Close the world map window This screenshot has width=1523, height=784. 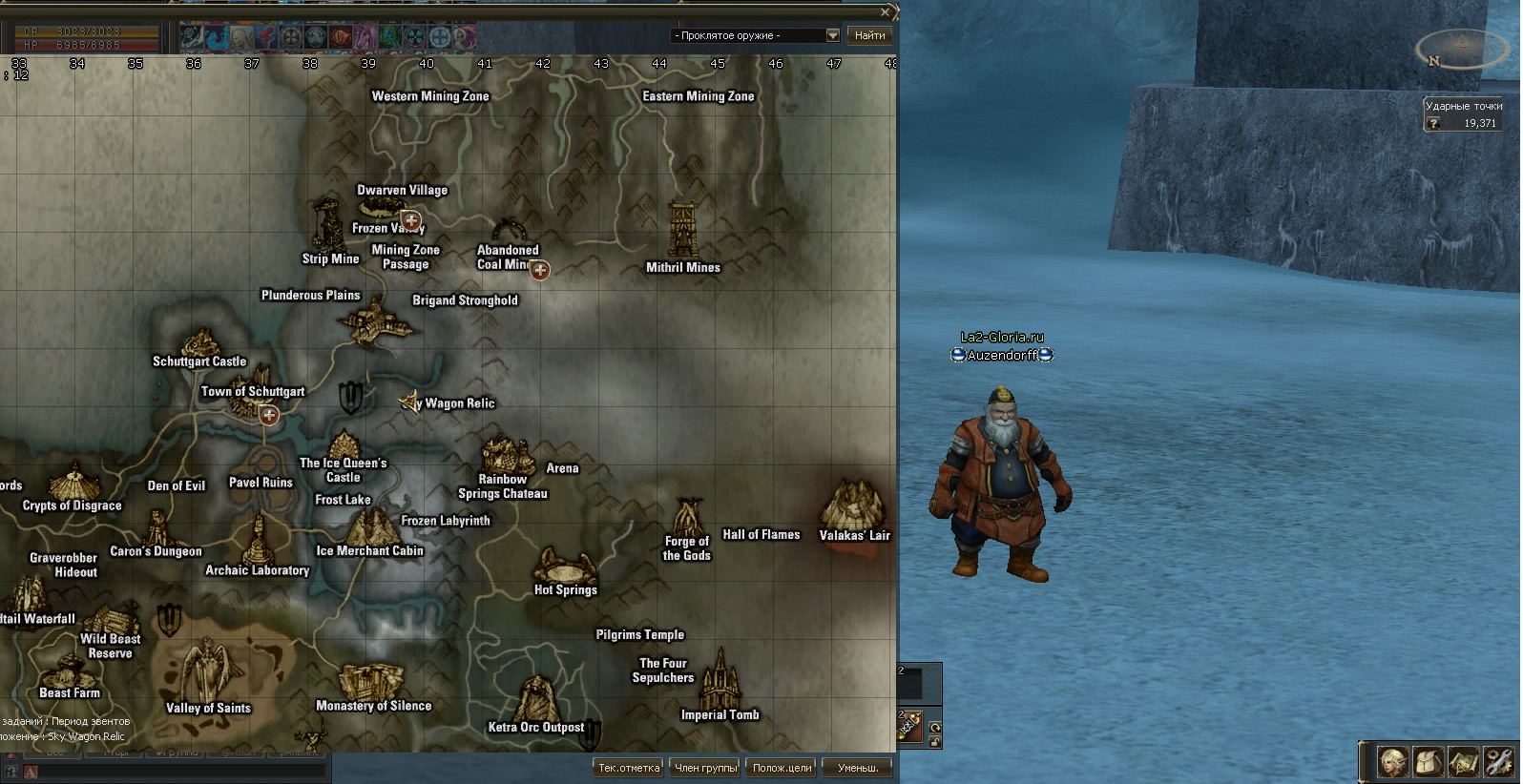[886, 12]
